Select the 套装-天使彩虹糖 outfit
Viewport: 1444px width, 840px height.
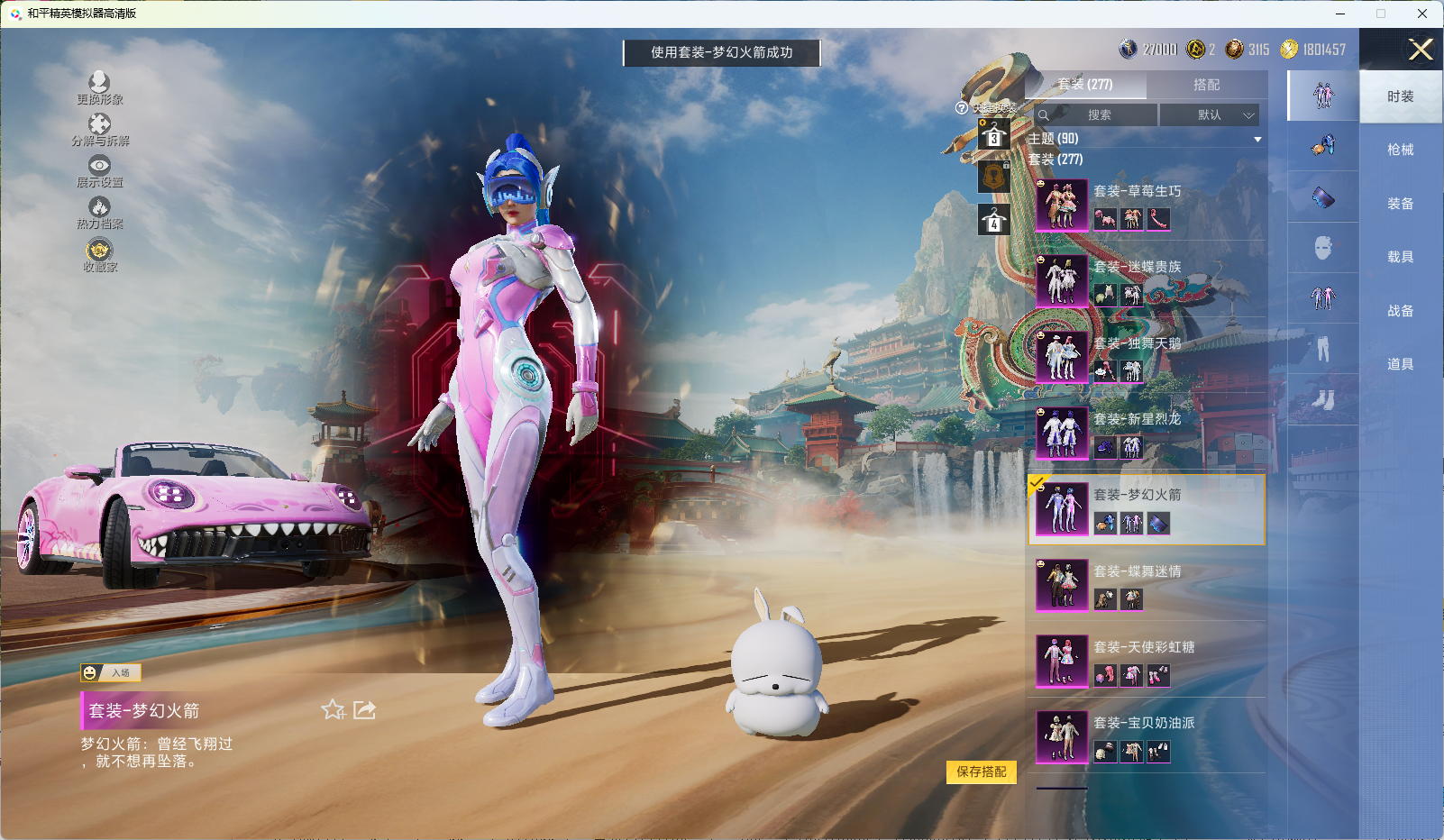(1146, 661)
